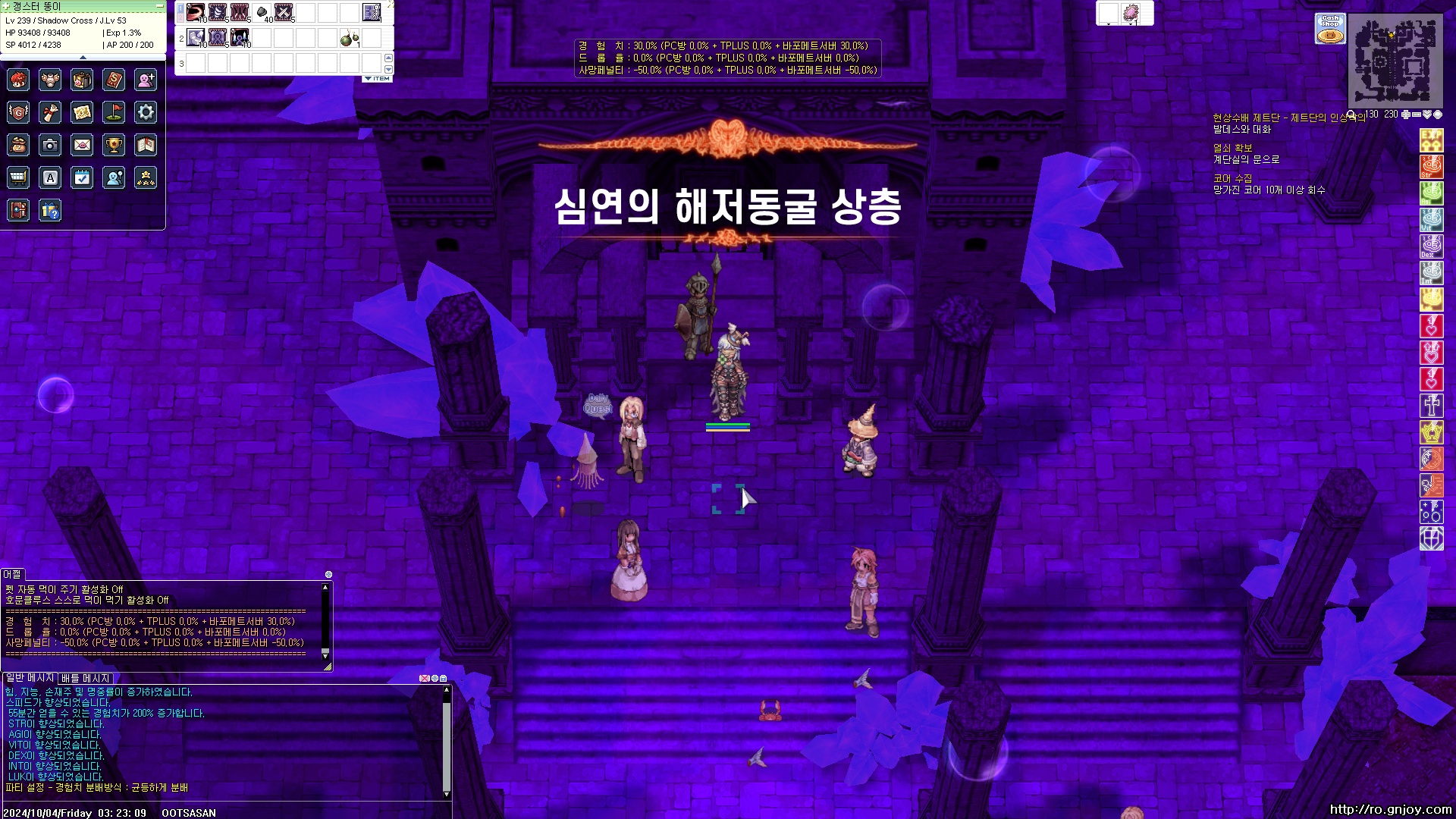
Task: Collapse the shortcut bar via the ITEM dropdown
Action: click(377, 77)
